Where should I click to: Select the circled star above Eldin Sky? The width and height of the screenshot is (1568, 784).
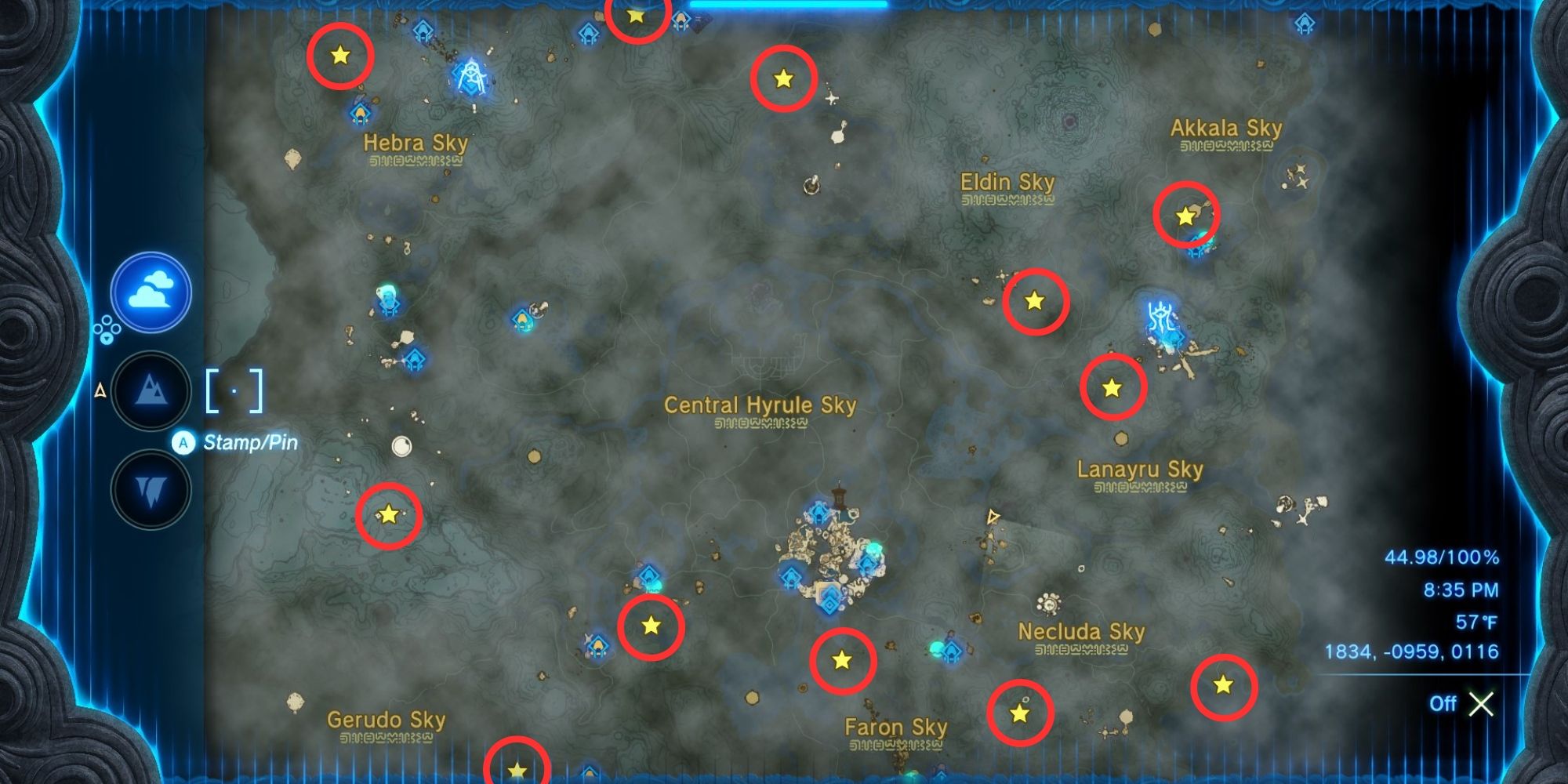point(782,78)
